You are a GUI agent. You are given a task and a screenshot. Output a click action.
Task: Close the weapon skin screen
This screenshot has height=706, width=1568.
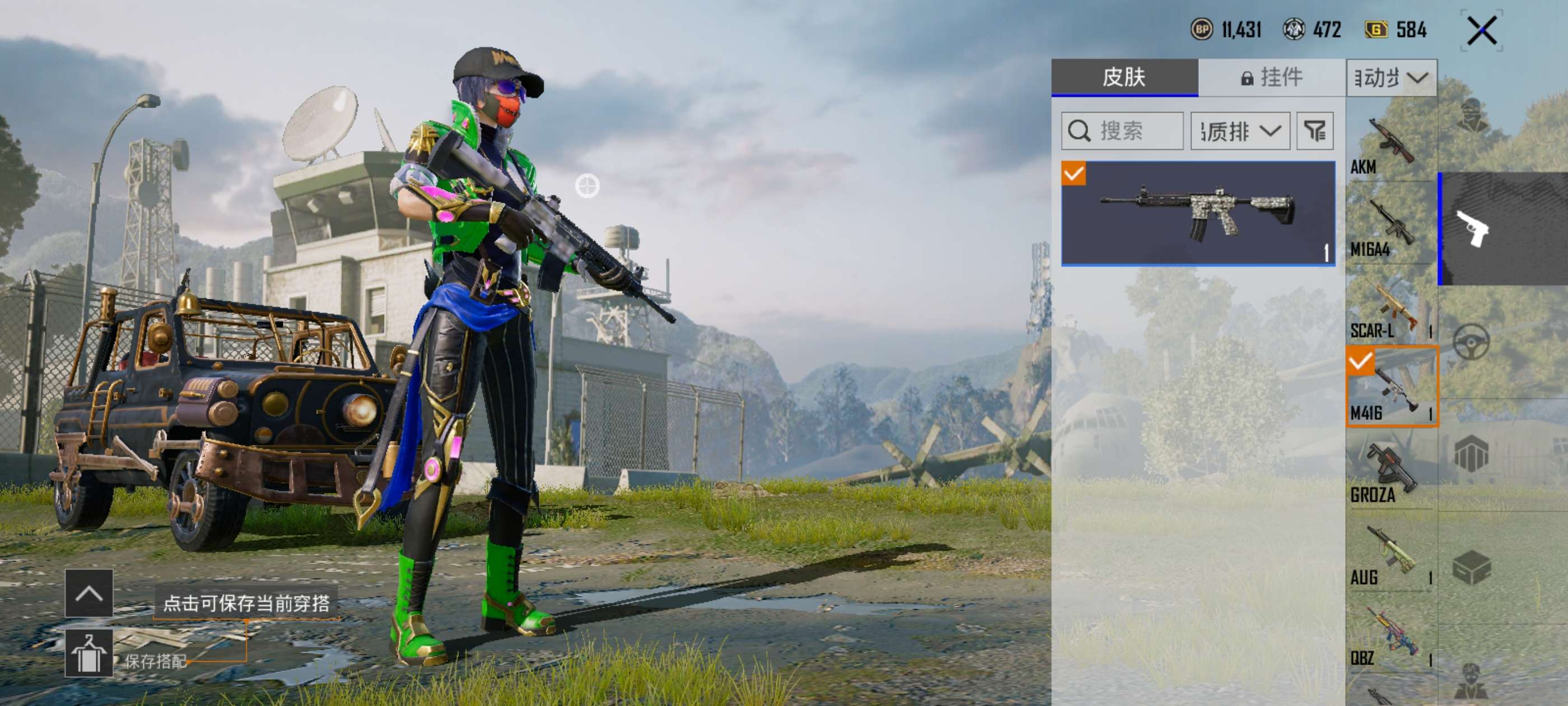coord(1482,31)
